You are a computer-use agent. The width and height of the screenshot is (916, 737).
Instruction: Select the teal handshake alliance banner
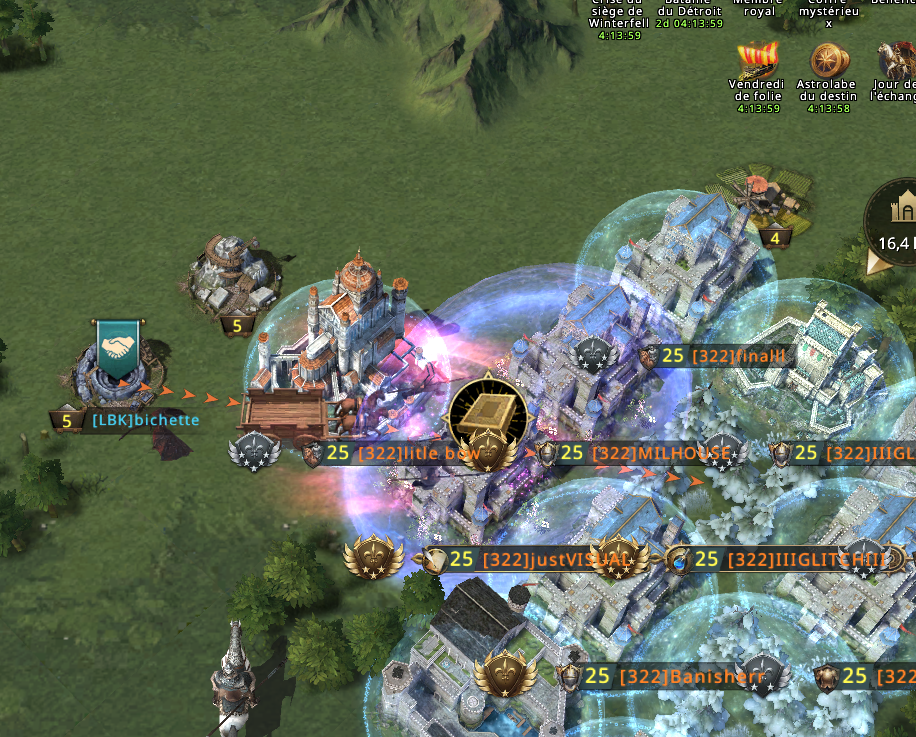pos(119,348)
